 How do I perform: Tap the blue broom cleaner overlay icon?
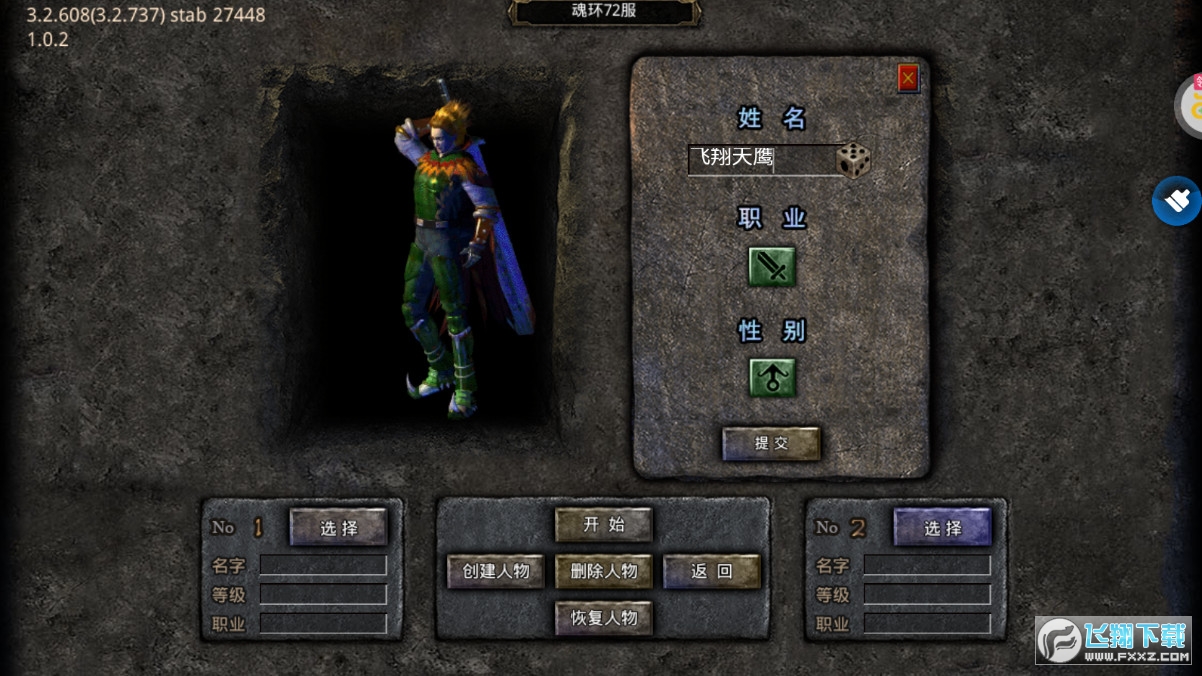(x=1178, y=201)
